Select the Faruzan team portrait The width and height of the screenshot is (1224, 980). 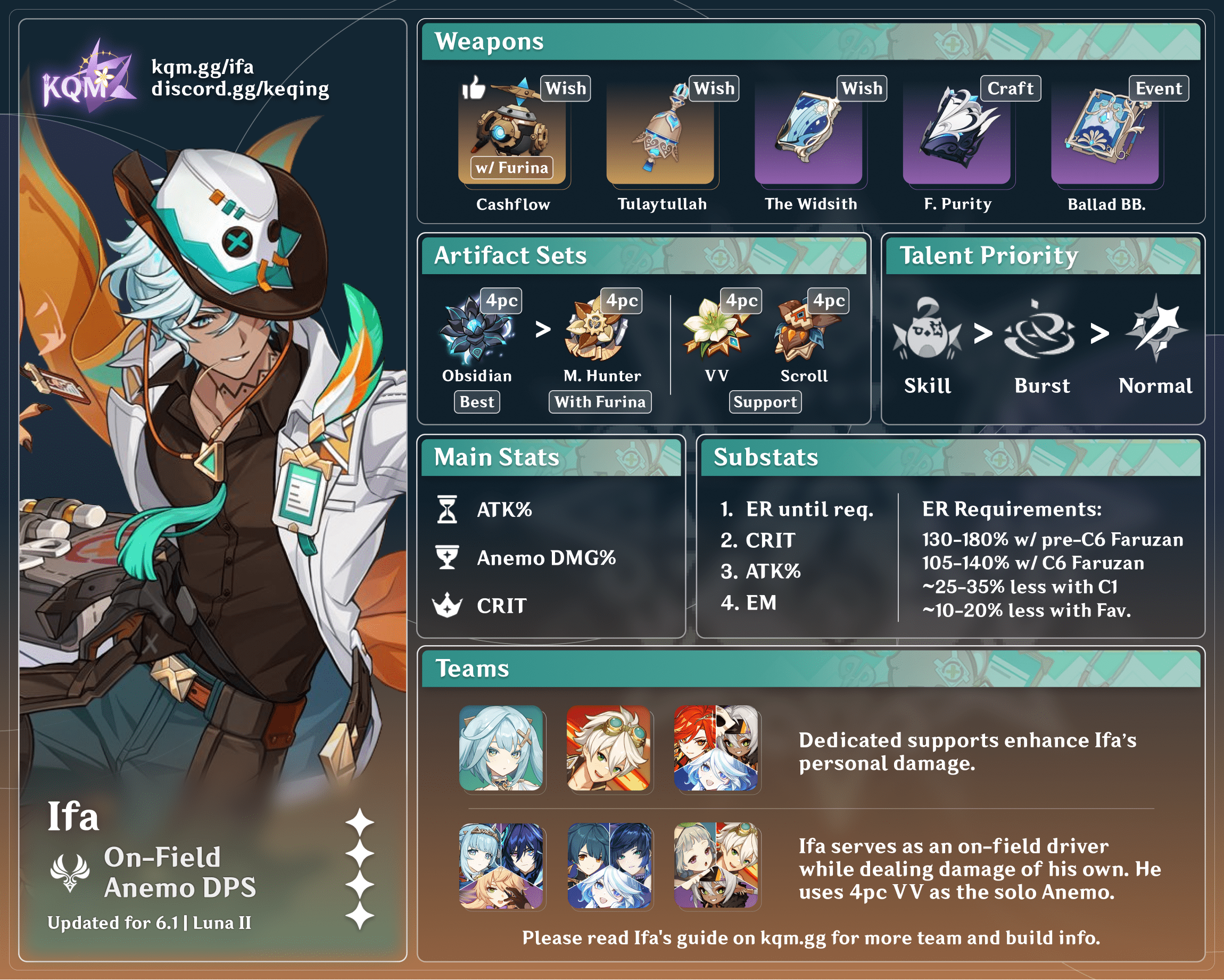501,748
